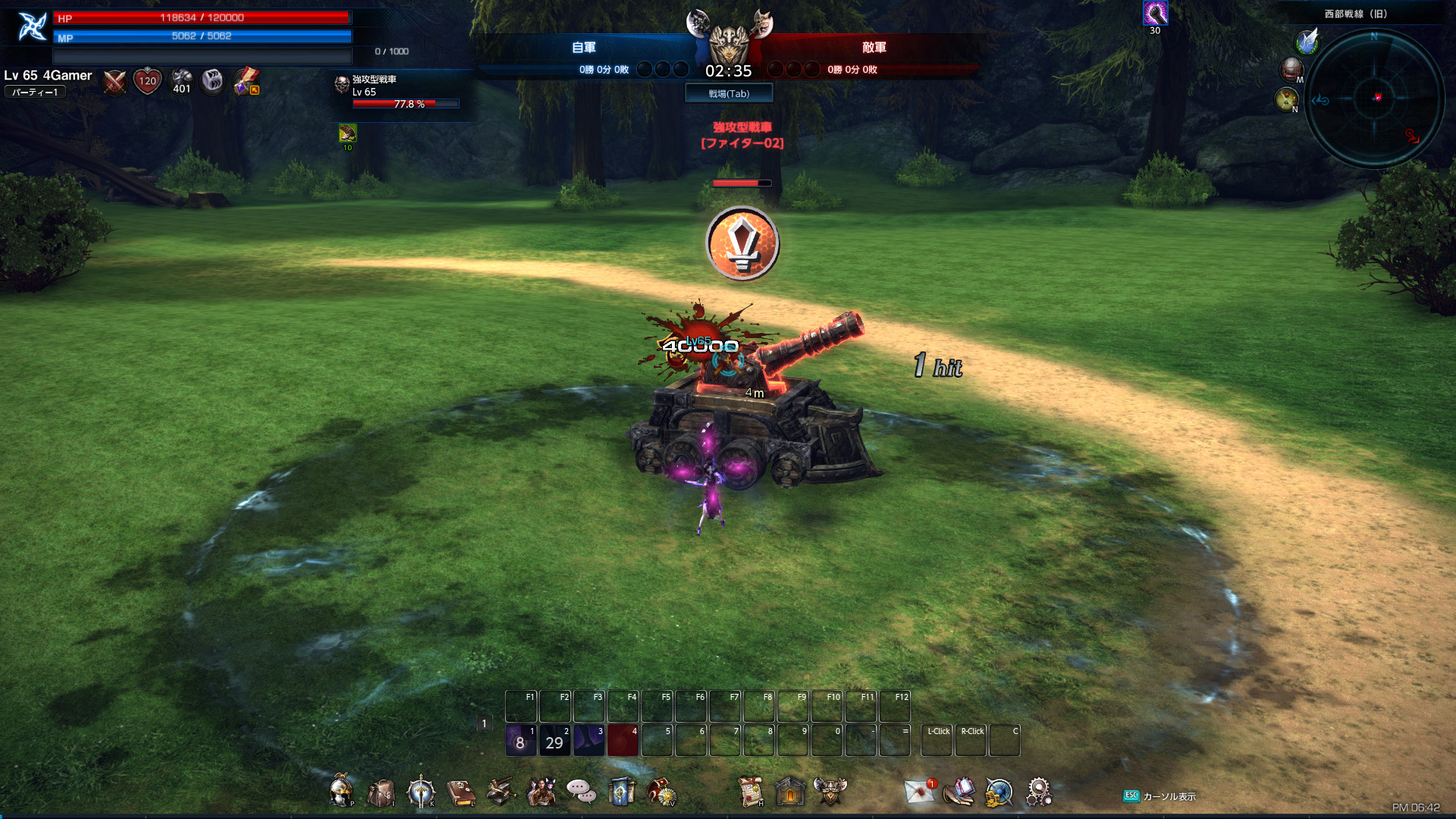The image size is (1456, 819).
Task: Open the brown quest journal book
Action: [461, 792]
